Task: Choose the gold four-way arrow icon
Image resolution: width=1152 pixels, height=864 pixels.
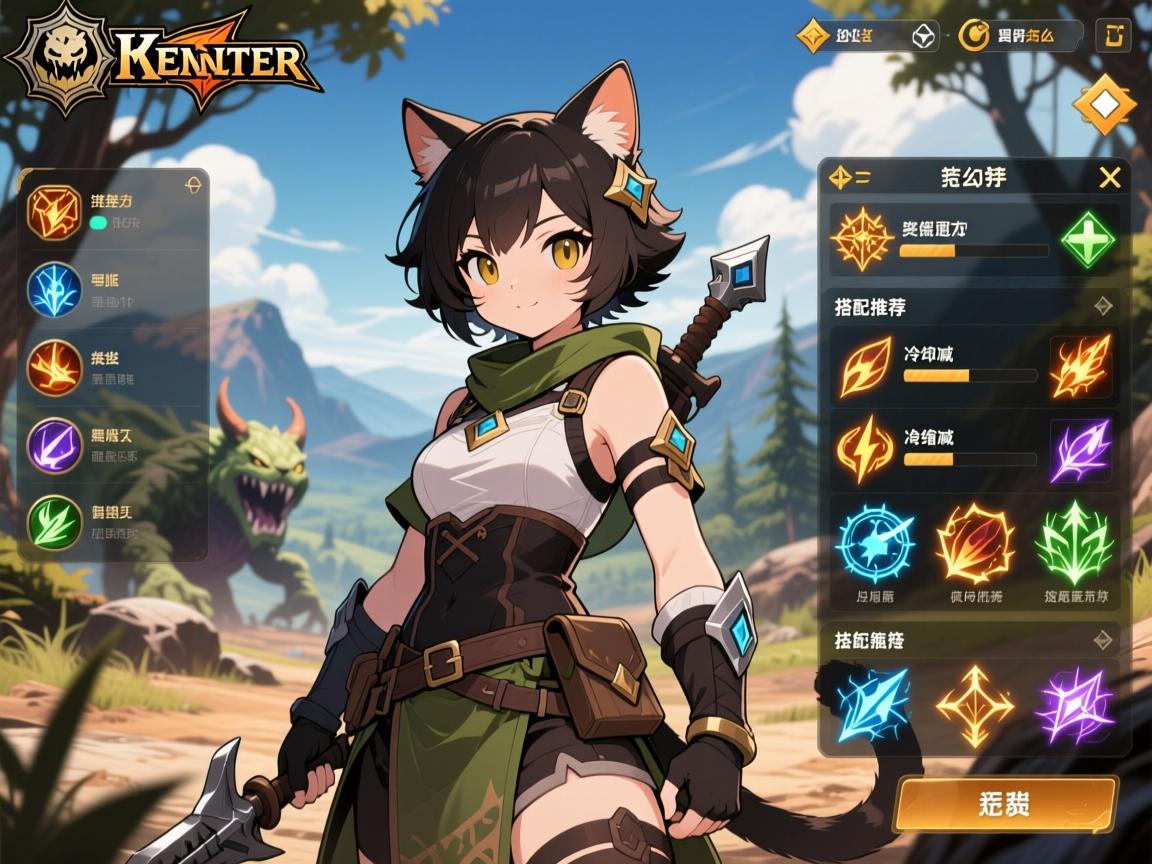Action: pos(973,703)
